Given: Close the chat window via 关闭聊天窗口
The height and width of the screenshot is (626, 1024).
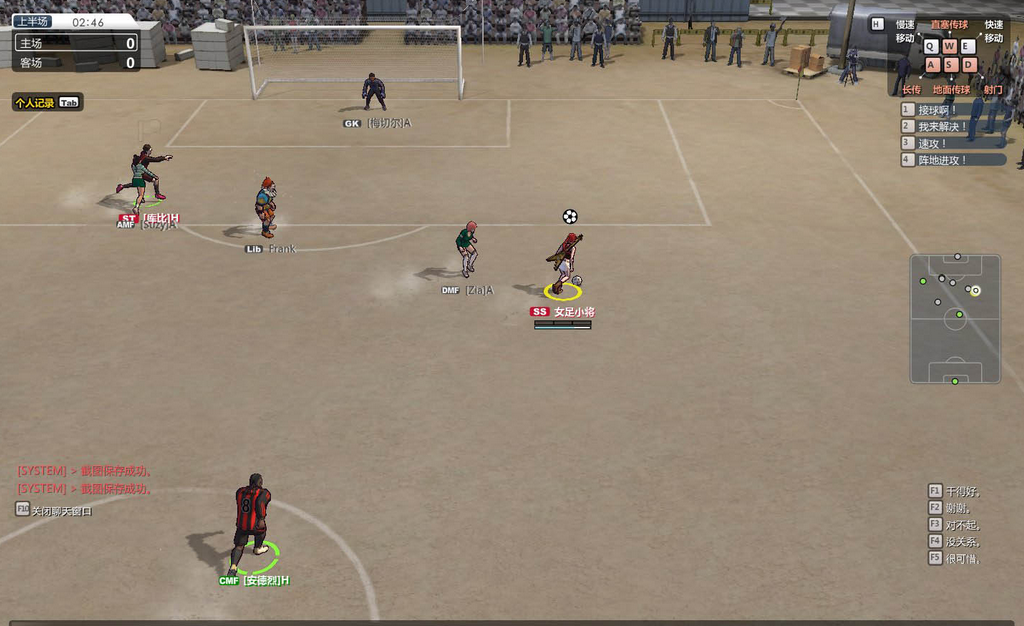Looking at the screenshot, I should tap(55, 510).
